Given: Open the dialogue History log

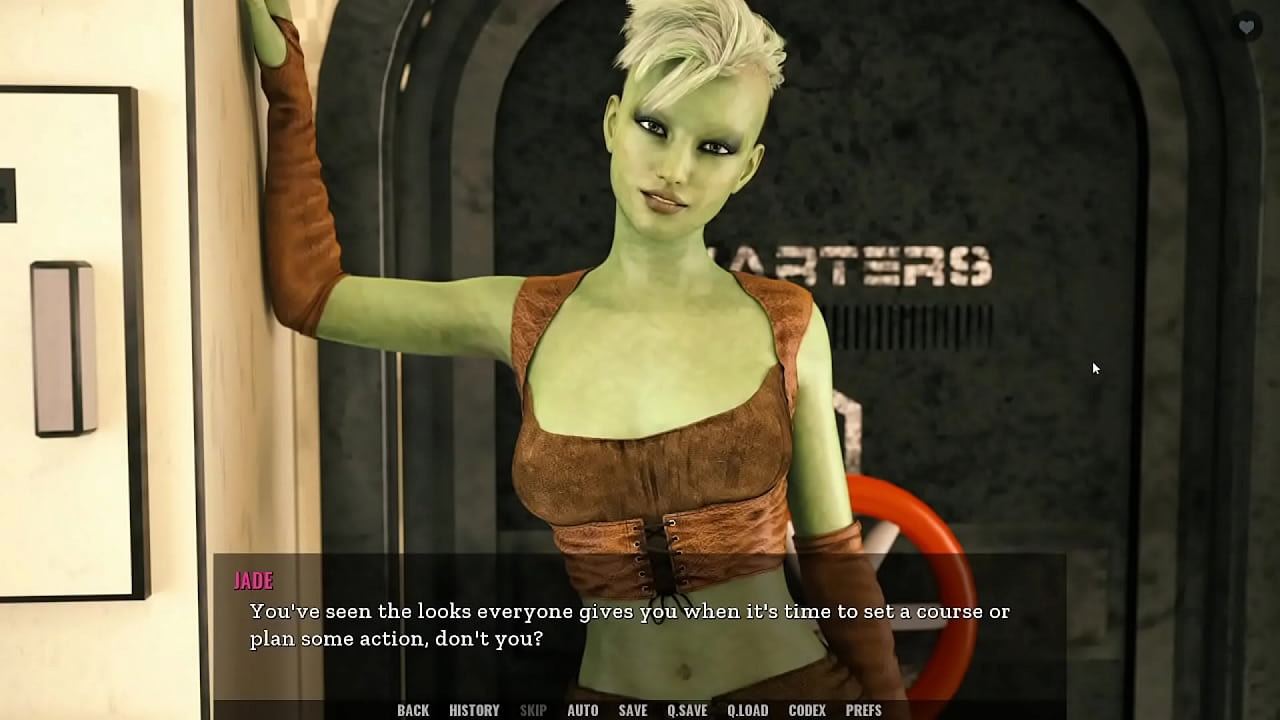Looking at the screenshot, I should pyautogui.click(x=474, y=710).
